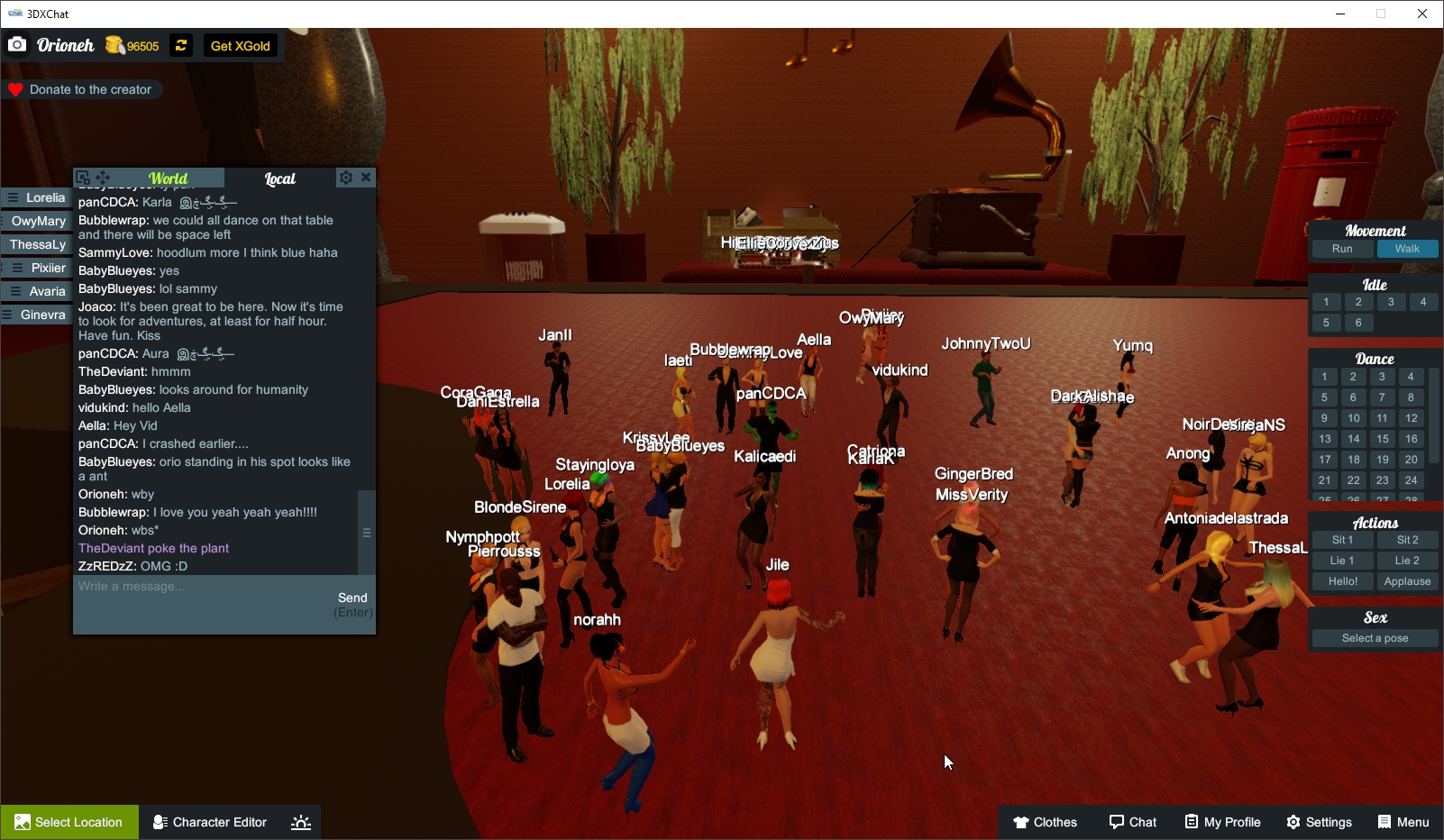Open Clothes from the bottom bar
Image resolution: width=1444 pixels, height=840 pixels.
(x=1045, y=822)
